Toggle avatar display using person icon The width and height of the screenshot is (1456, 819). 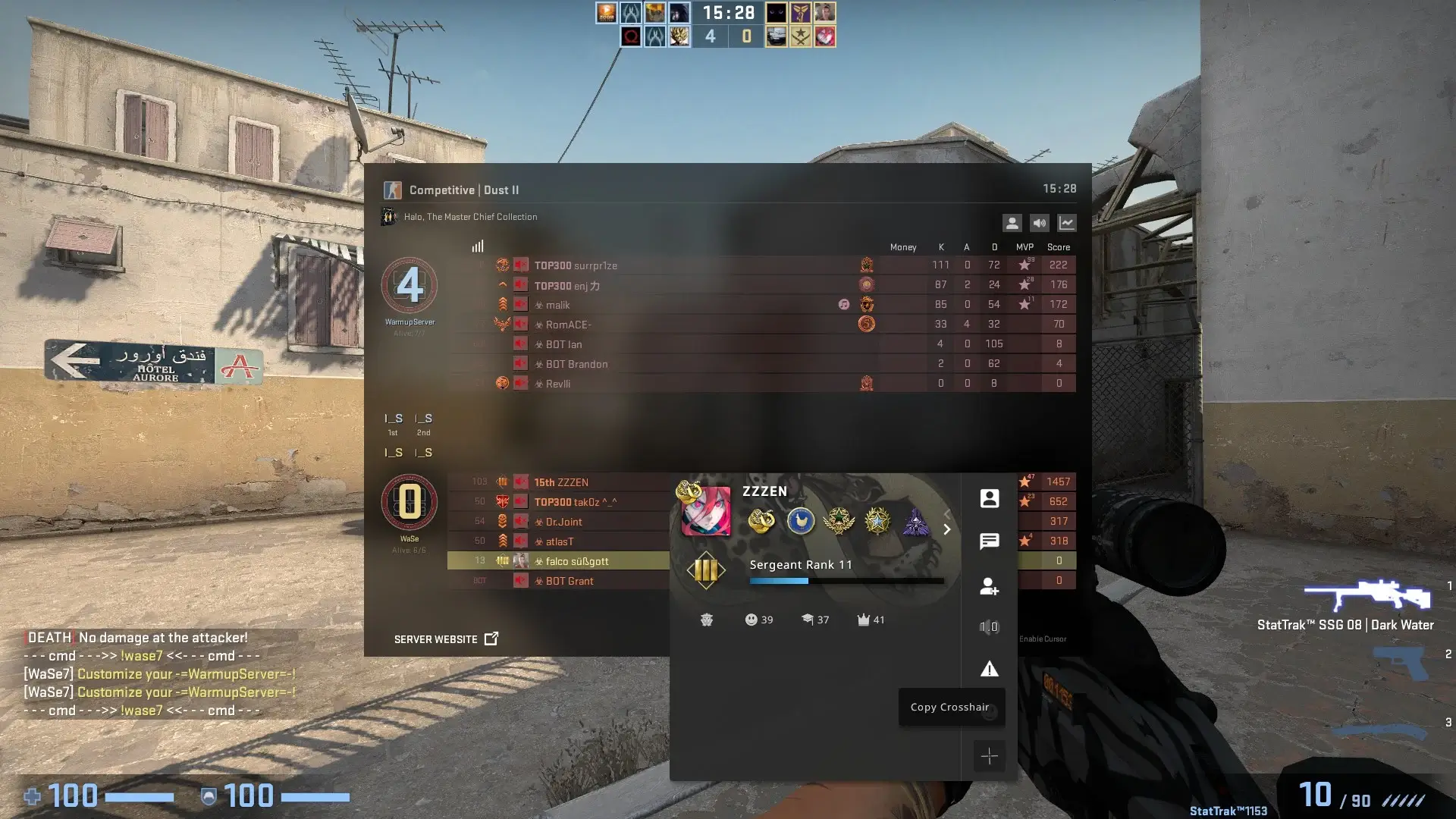[1012, 222]
